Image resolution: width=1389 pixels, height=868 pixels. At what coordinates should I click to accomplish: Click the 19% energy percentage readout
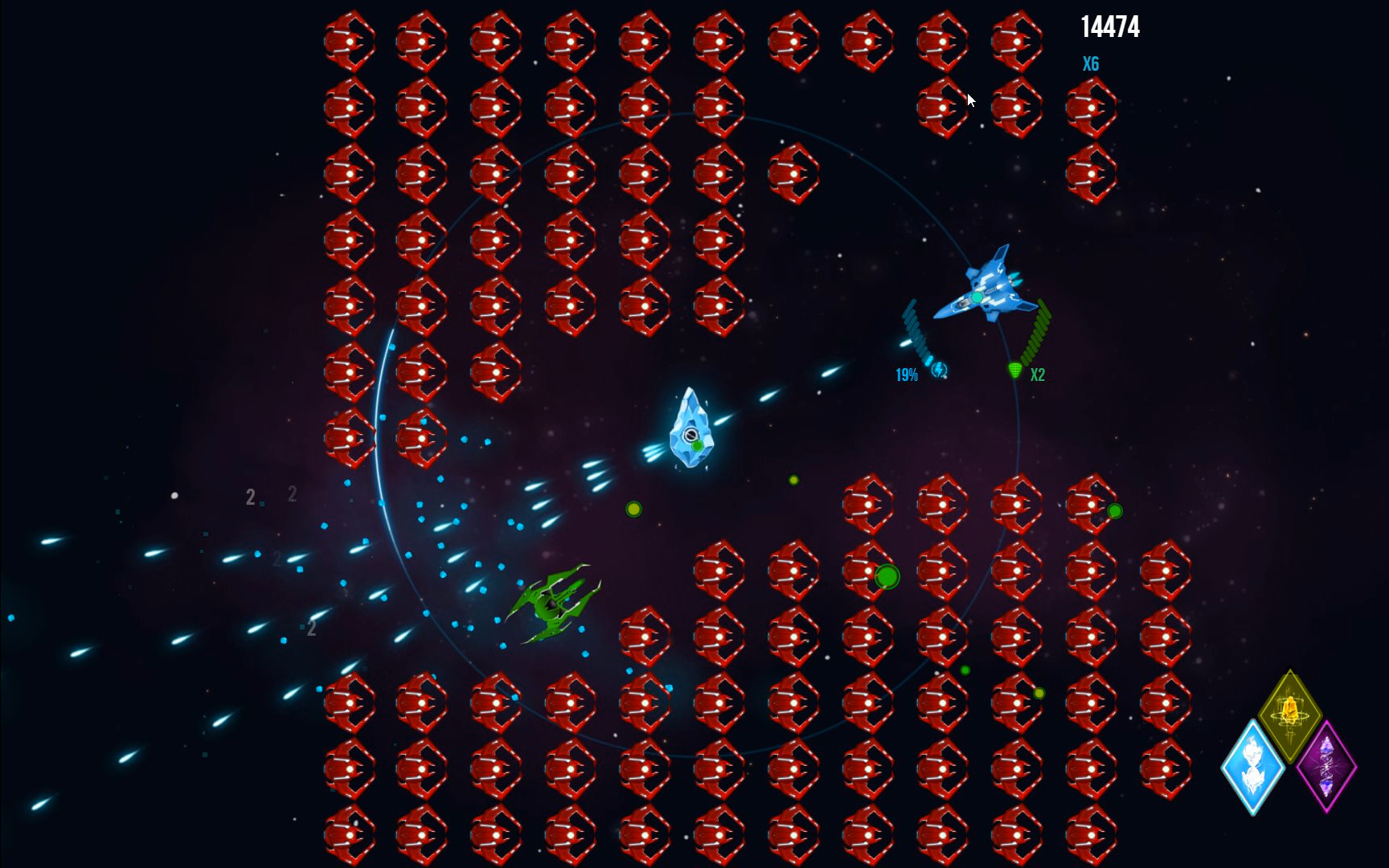point(908,373)
